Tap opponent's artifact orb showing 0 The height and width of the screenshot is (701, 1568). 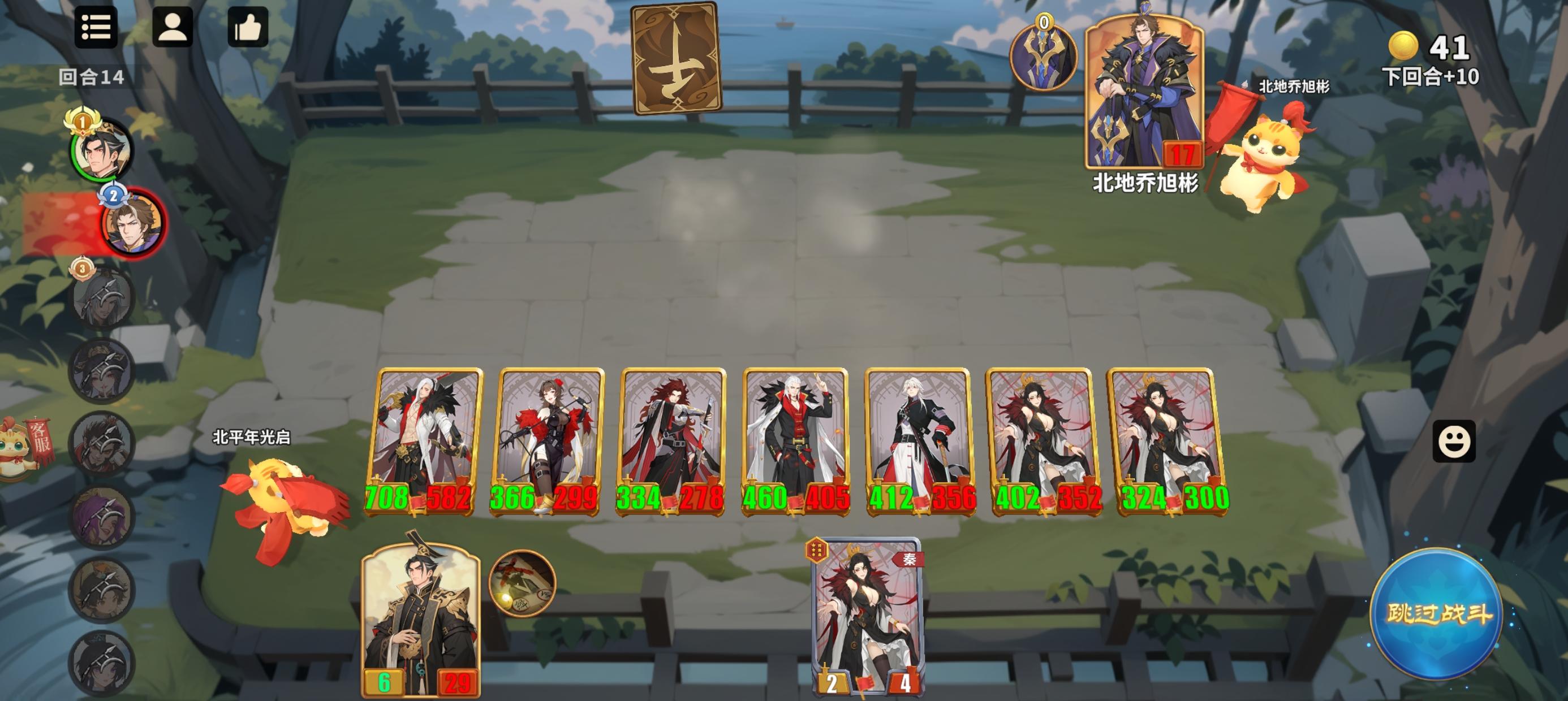1045,57
